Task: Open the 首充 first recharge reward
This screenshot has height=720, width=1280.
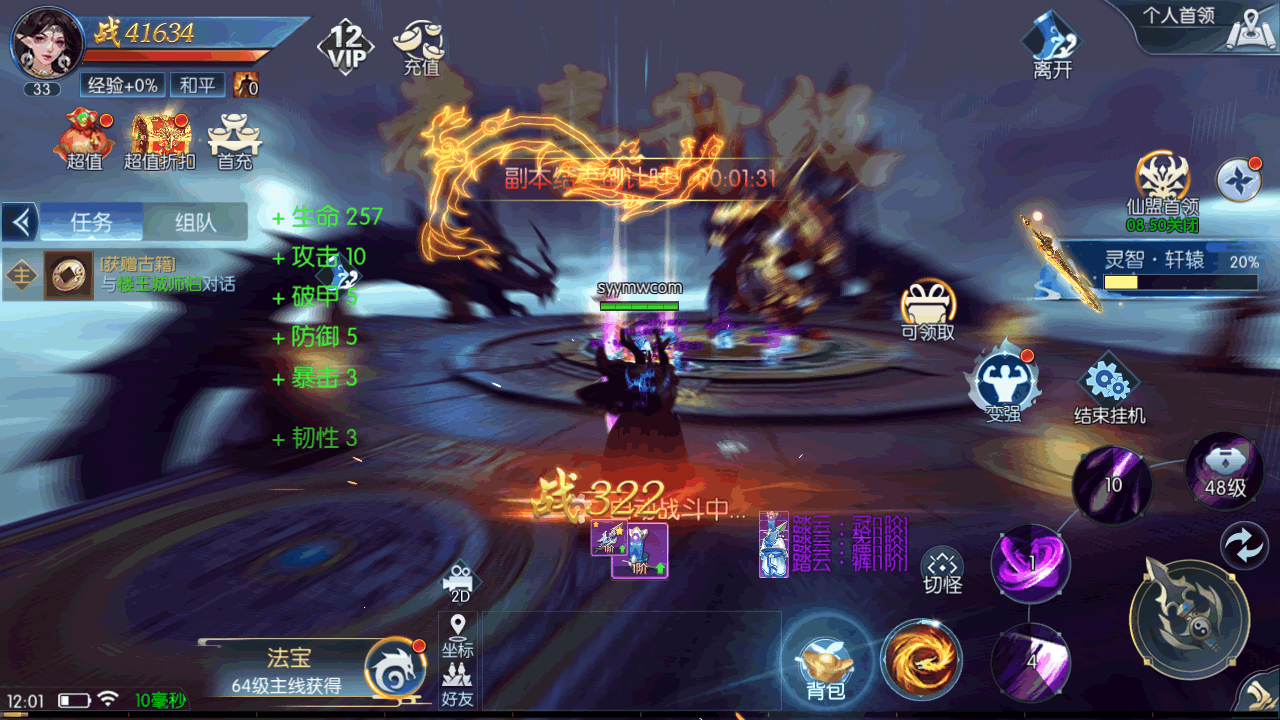Action: tap(235, 140)
